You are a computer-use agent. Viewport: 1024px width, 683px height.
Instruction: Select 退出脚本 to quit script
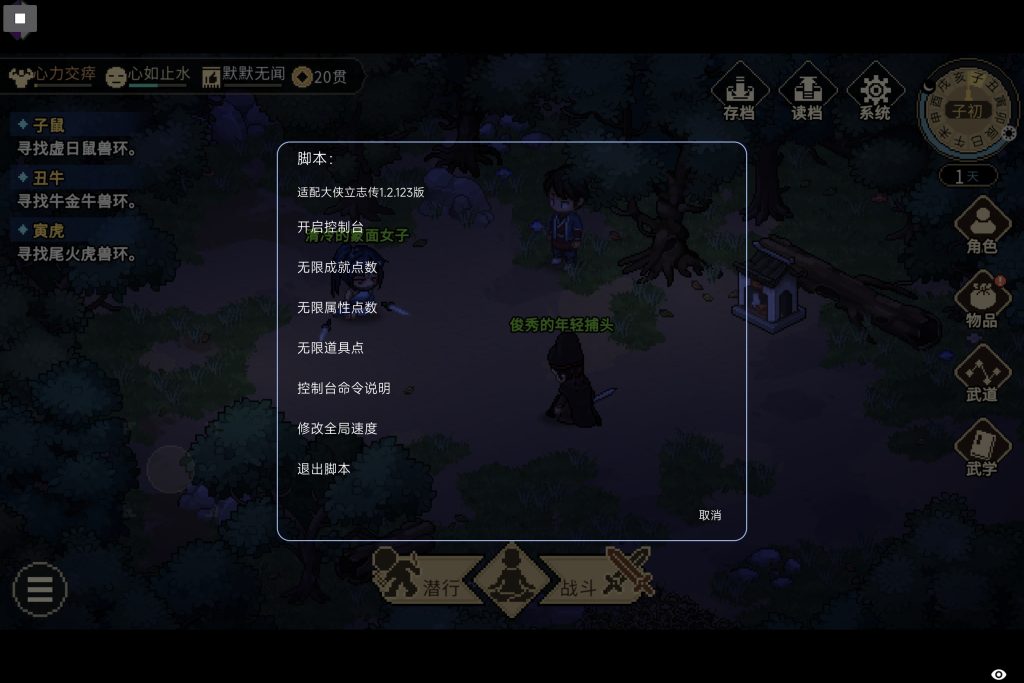323,468
